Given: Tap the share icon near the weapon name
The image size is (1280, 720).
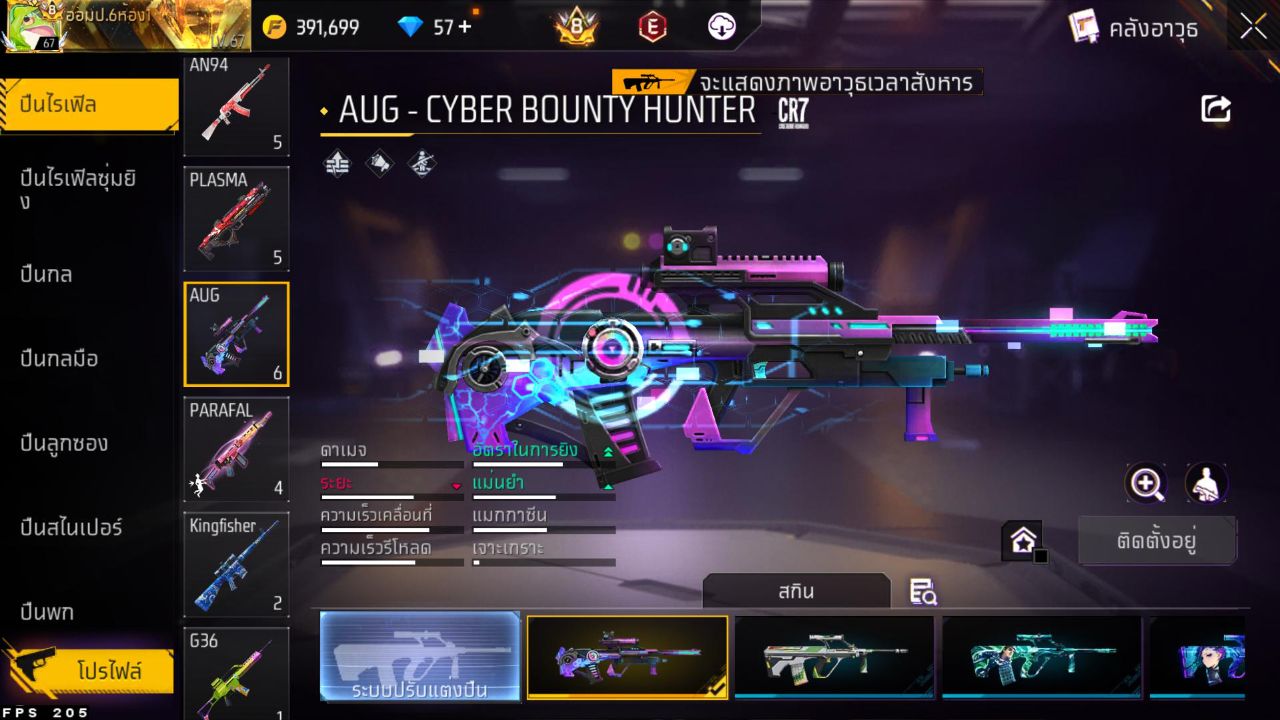Looking at the screenshot, I should click(1216, 108).
